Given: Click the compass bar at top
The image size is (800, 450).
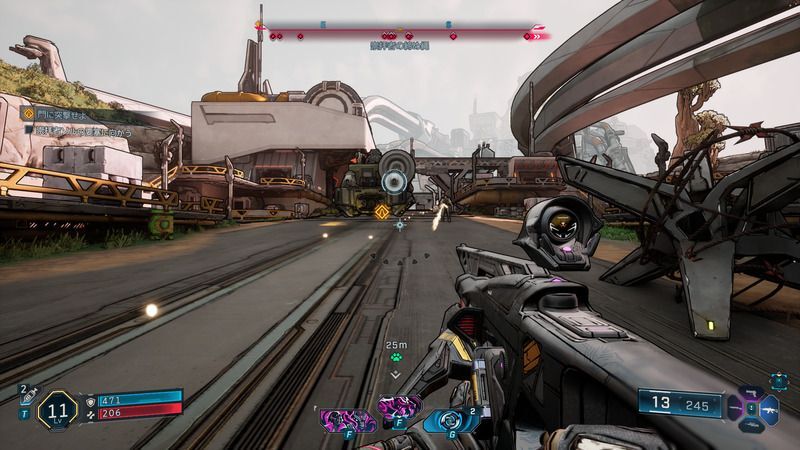Looking at the screenshot, I should coord(400,33).
